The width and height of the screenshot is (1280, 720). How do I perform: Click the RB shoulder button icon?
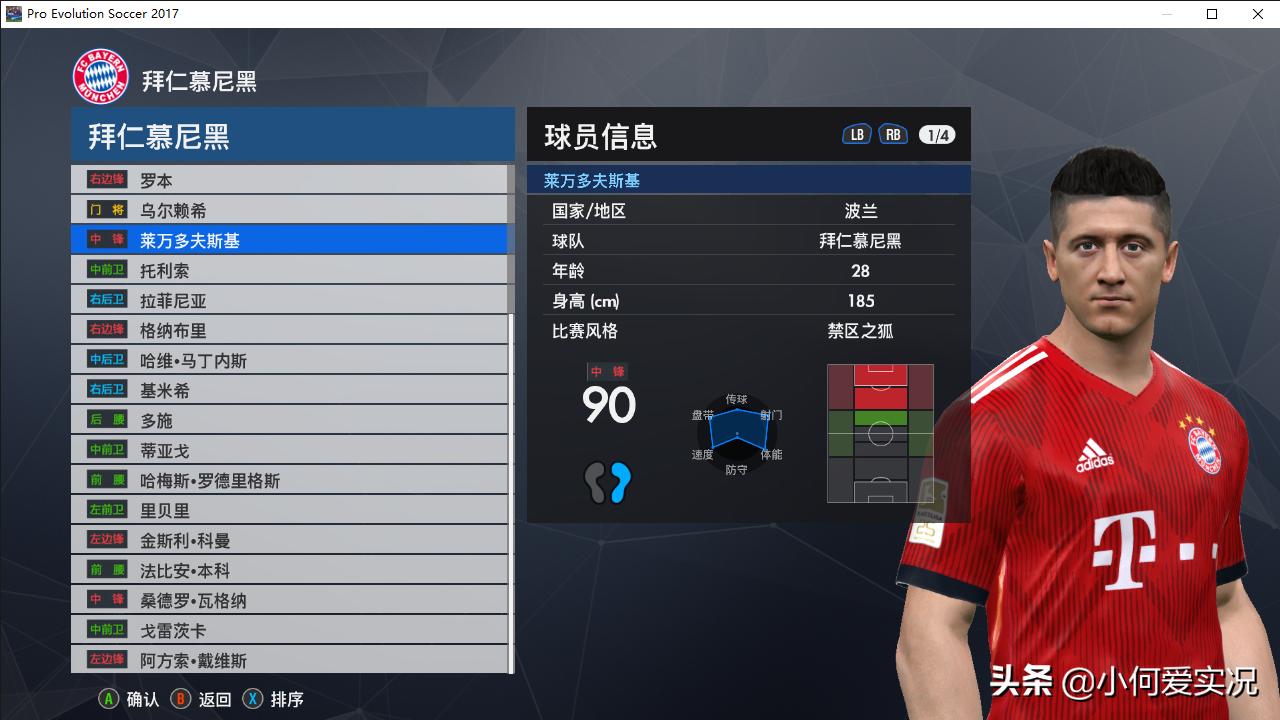893,133
